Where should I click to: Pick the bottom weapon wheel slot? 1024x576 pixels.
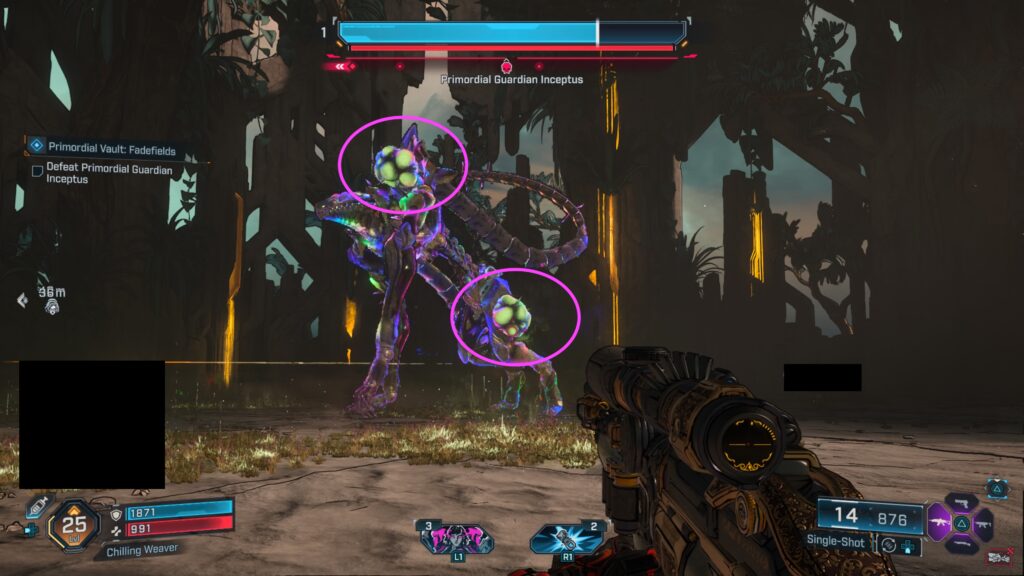(x=960, y=544)
